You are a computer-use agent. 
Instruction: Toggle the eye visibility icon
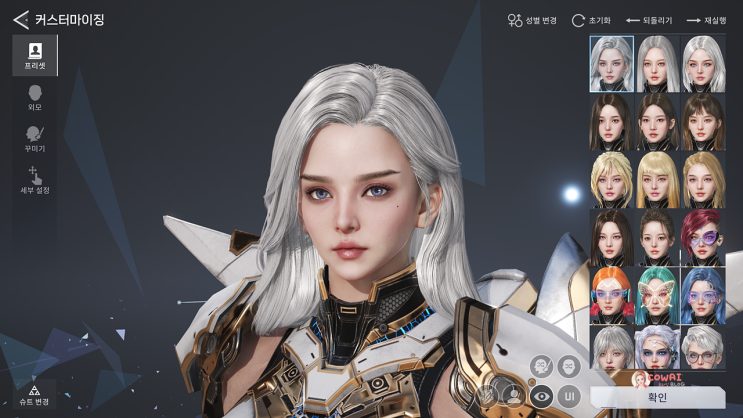(x=542, y=396)
